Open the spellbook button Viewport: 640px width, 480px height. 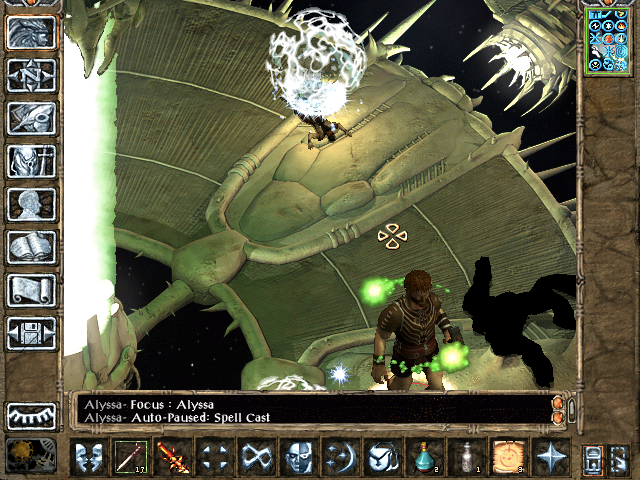pyautogui.click(x=31, y=247)
